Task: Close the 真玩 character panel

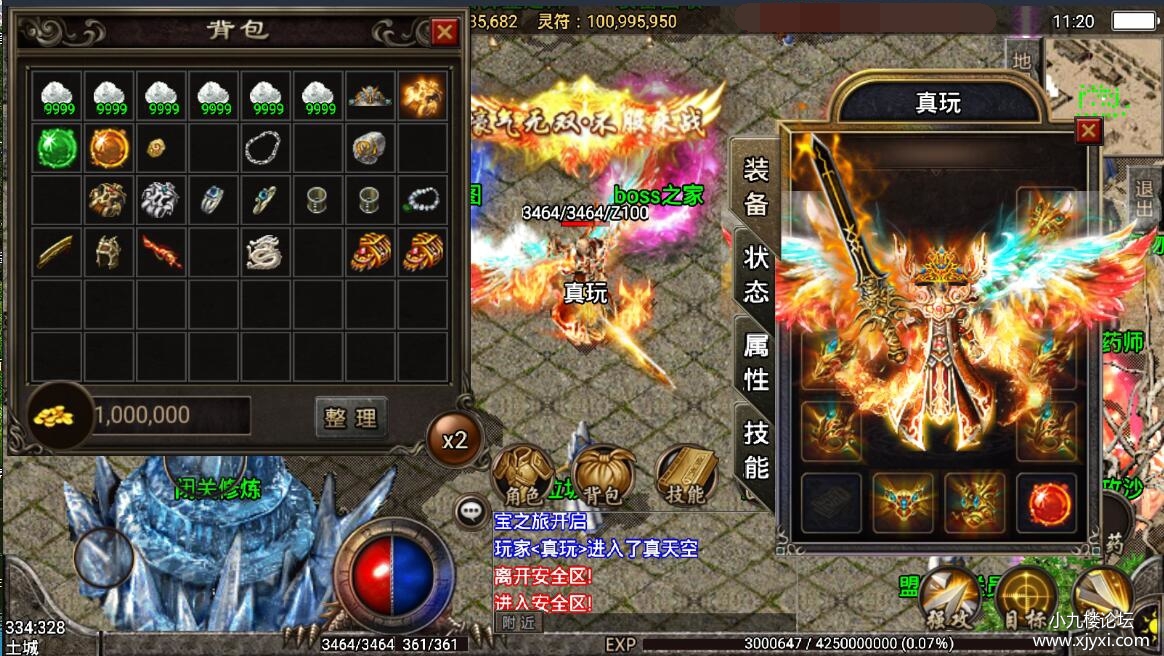Action: coord(1088,131)
